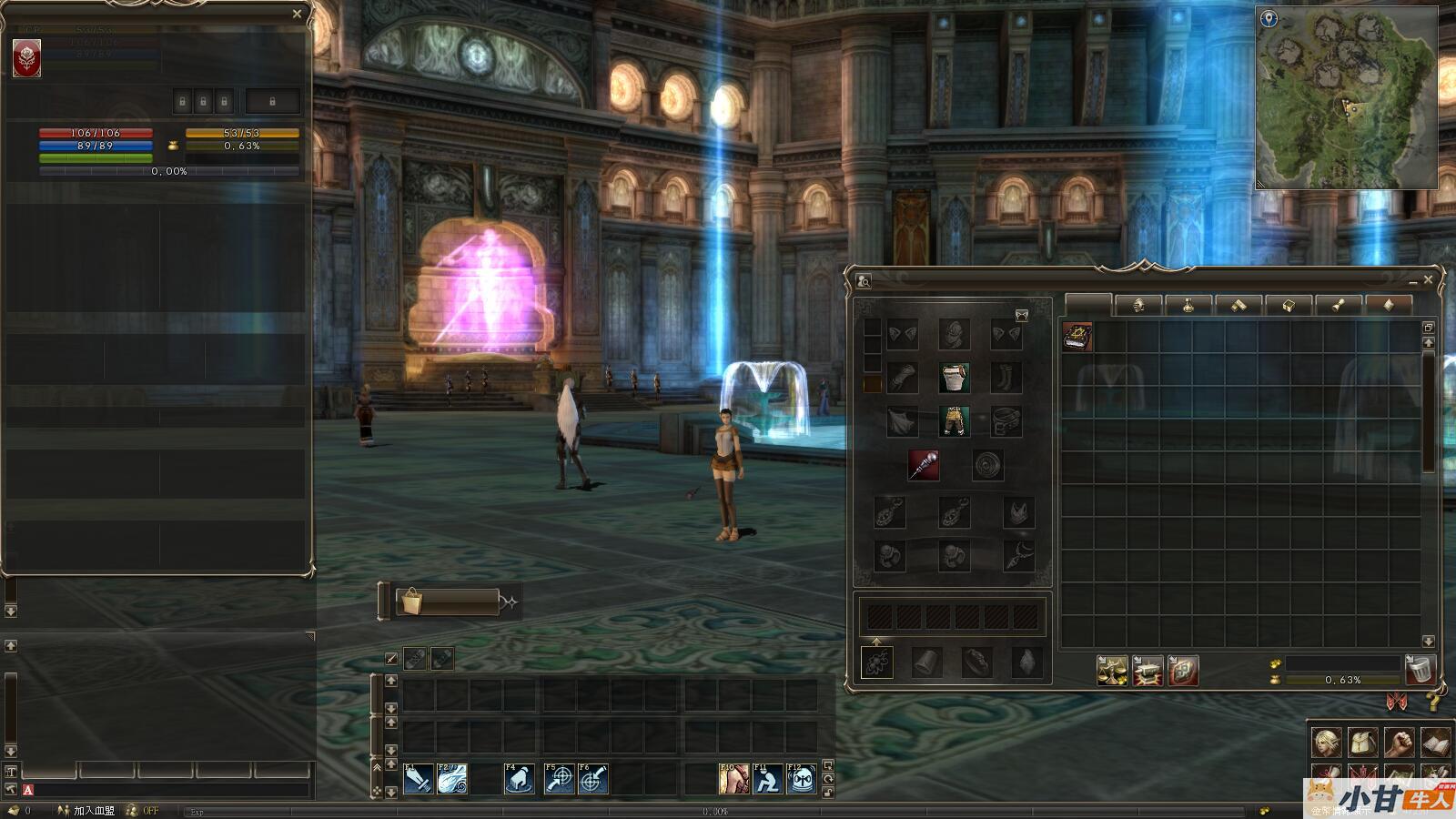Switch to the potion inventory tab
1456x819 pixels.
(x=1188, y=306)
